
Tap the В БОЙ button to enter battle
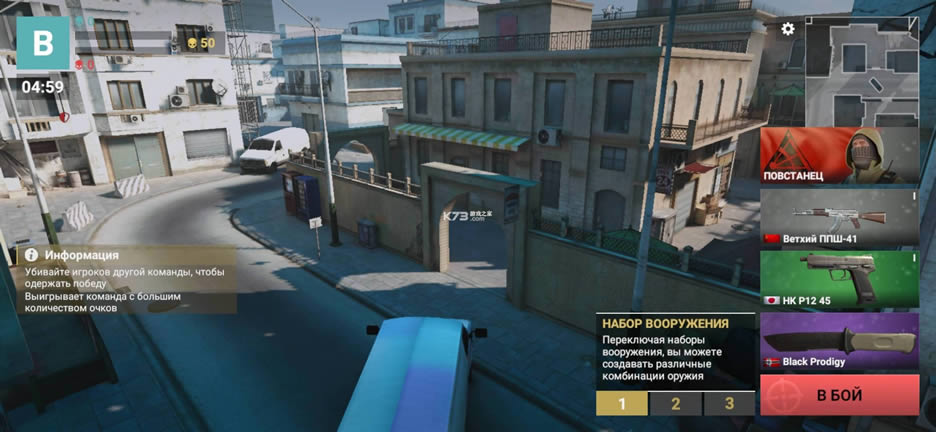click(839, 395)
